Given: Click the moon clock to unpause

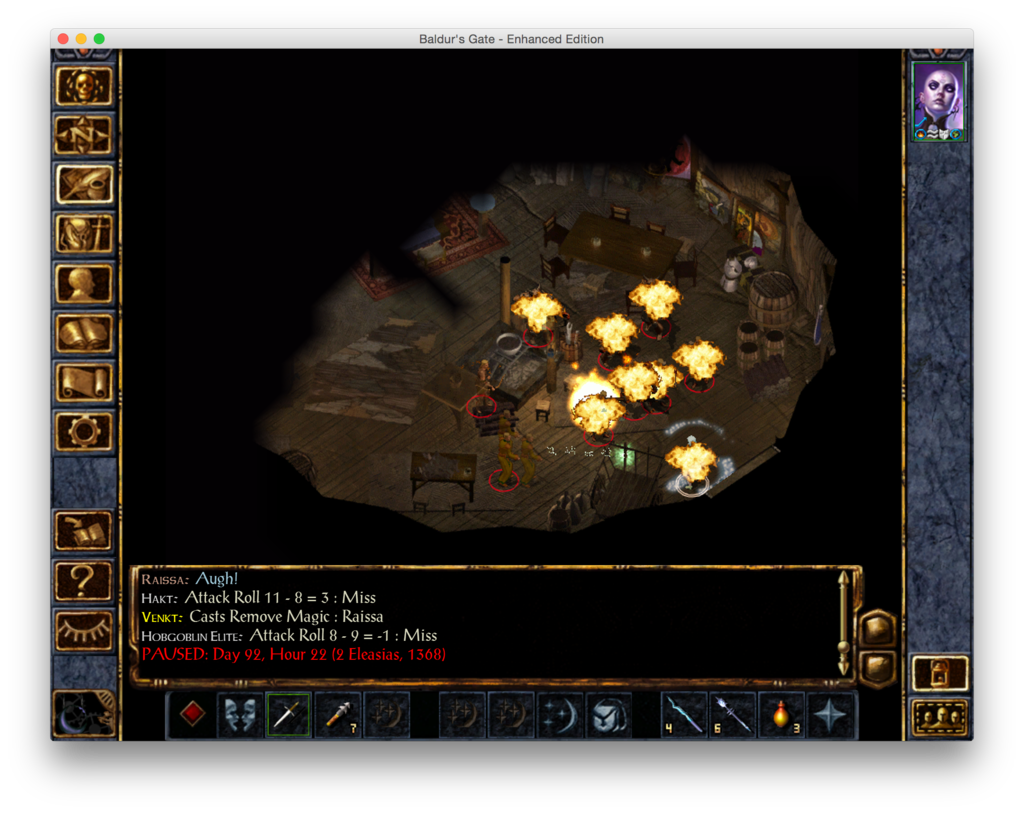Looking at the screenshot, I should tap(84, 713).
